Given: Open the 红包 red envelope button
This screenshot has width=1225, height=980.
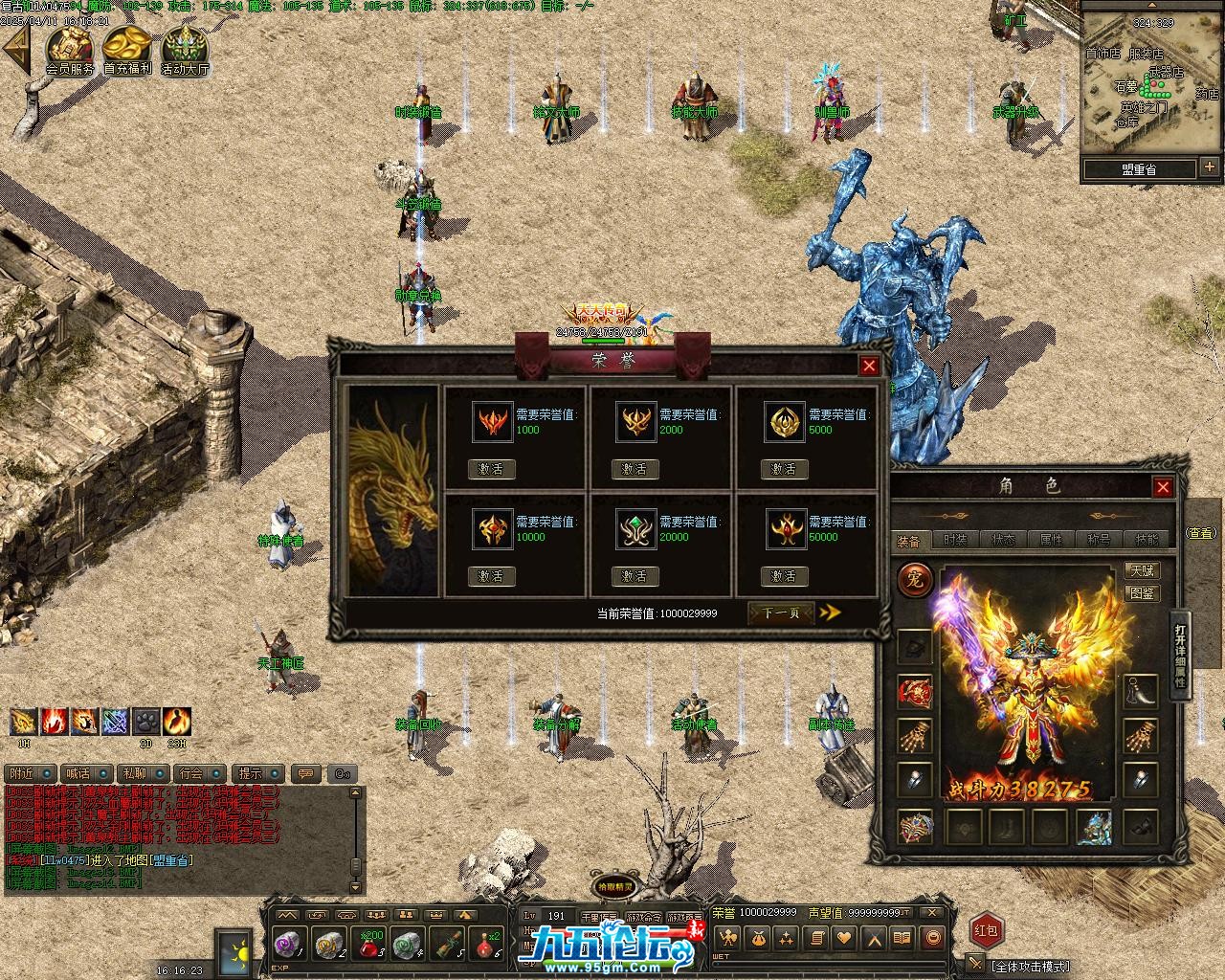Looking at the screenshot, I should (x=987, y=929).
